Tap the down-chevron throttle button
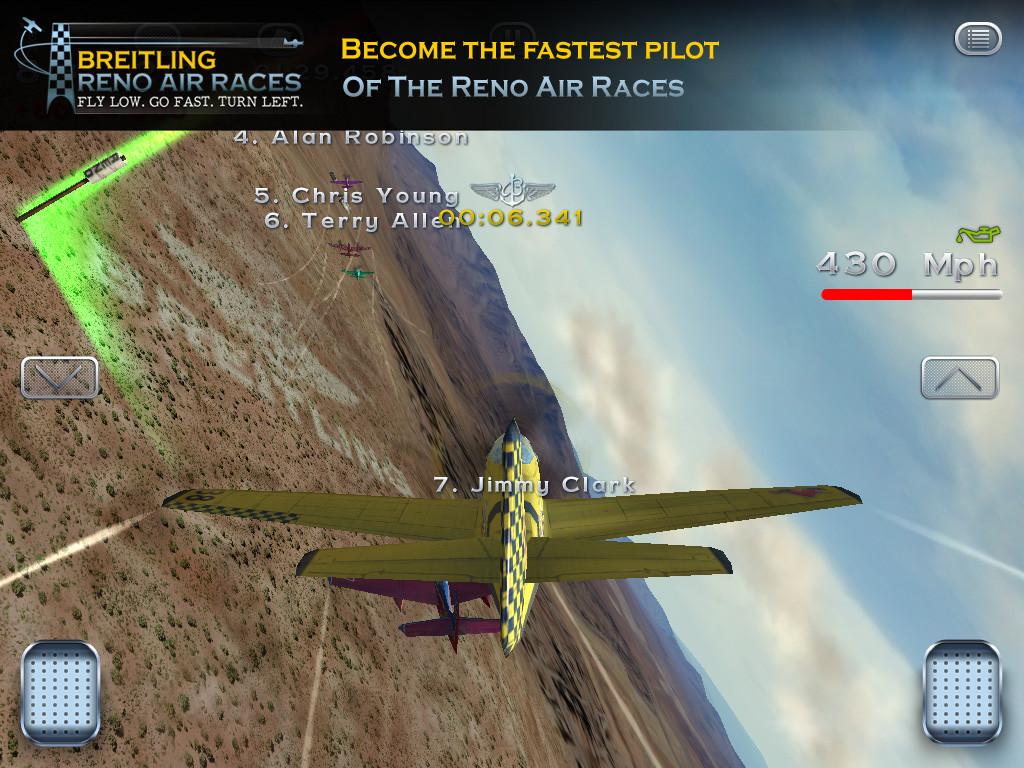 (60, 378)
